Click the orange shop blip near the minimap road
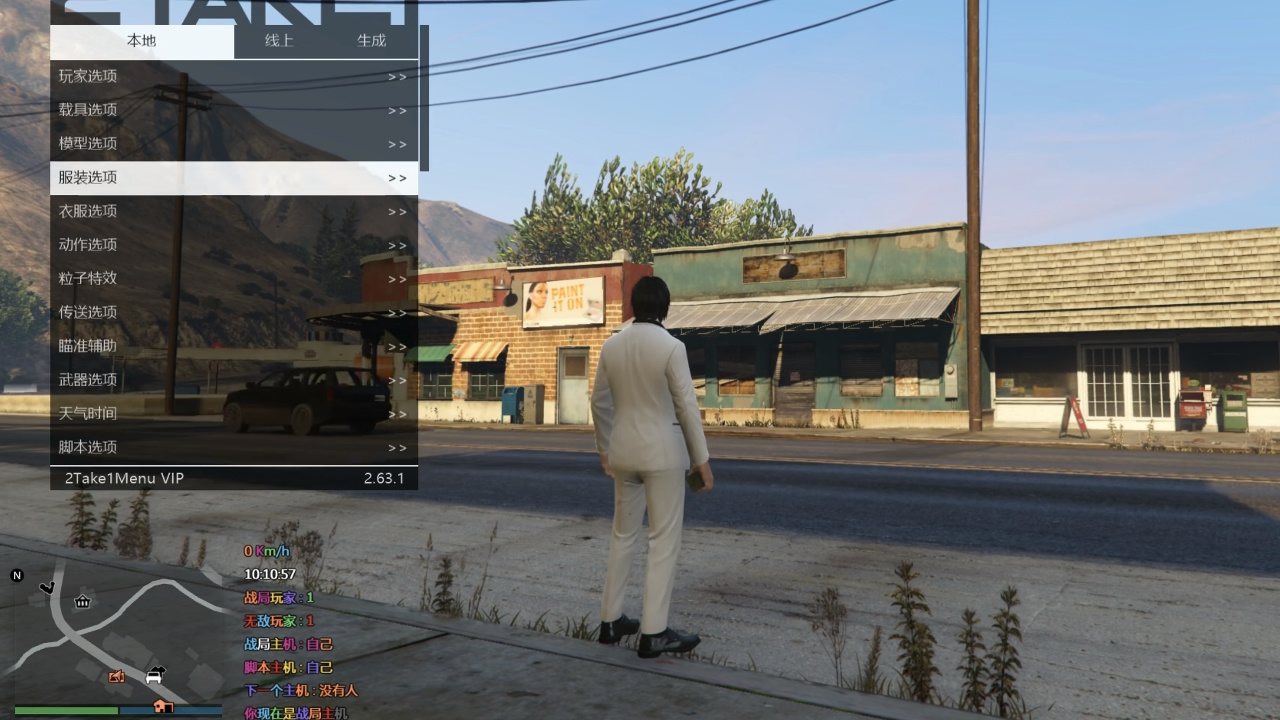The image size is (1280, 720). click(x=116, y=676)
